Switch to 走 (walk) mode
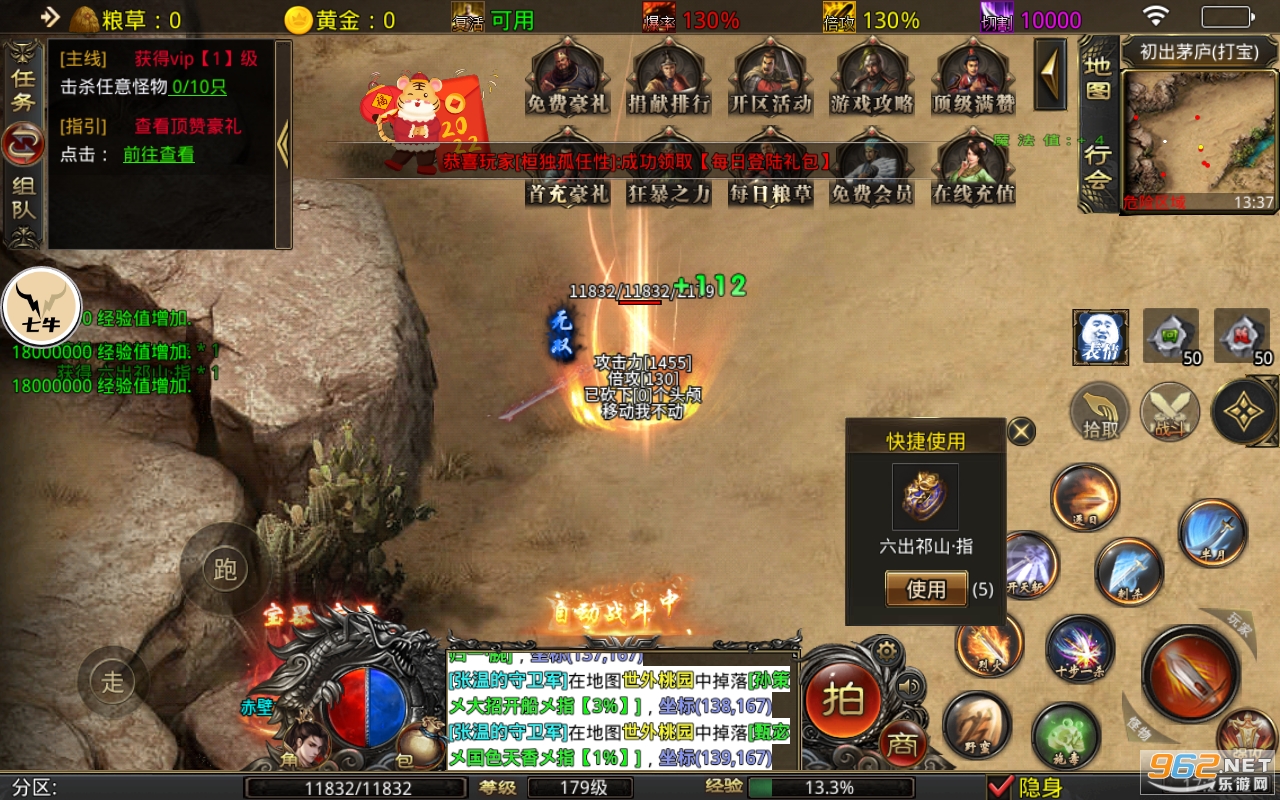Screen dimensions: 1280x800 [x=112, y=682]
